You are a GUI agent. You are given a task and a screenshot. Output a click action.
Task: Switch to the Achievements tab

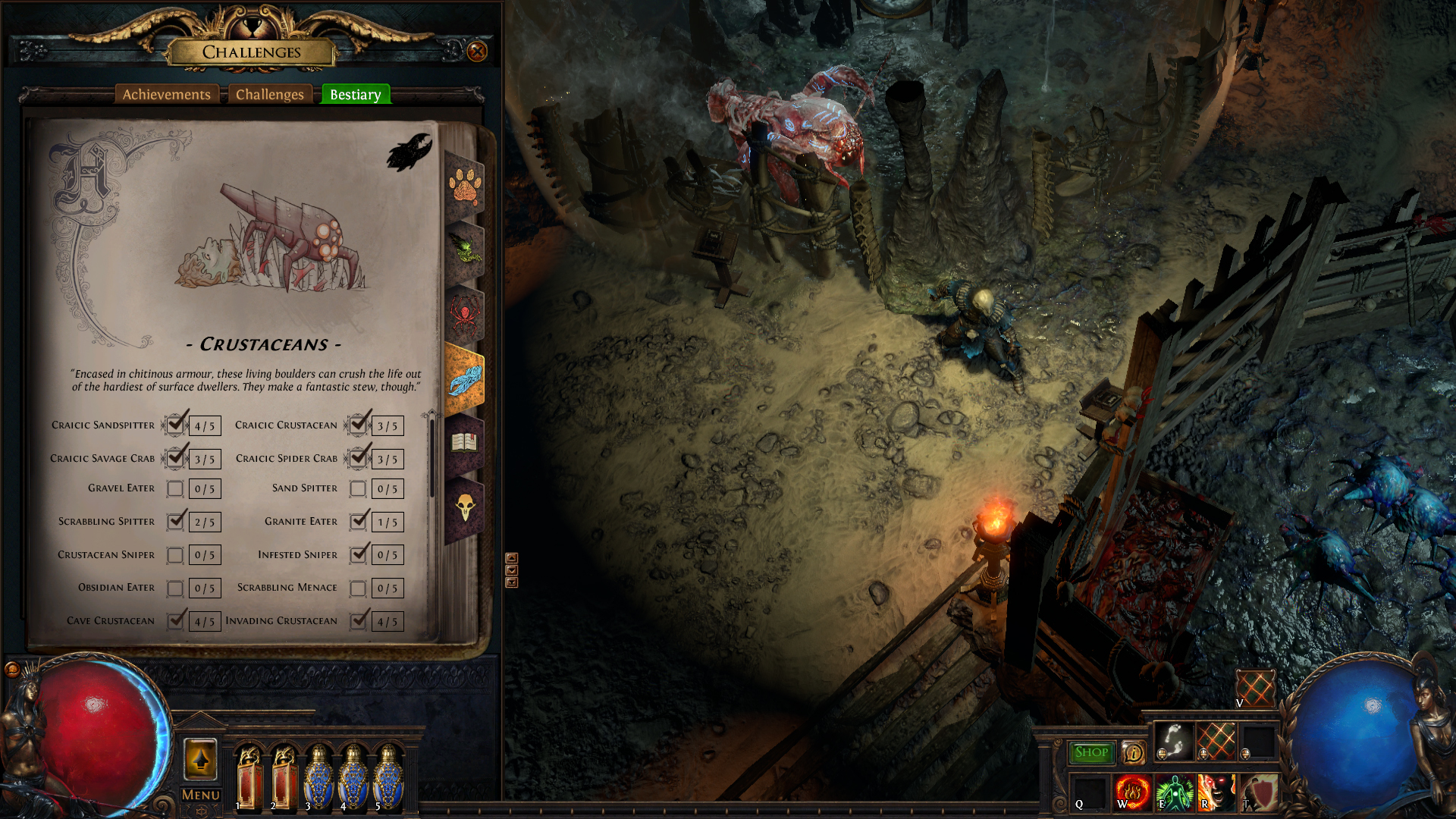(x=167, y=95)
